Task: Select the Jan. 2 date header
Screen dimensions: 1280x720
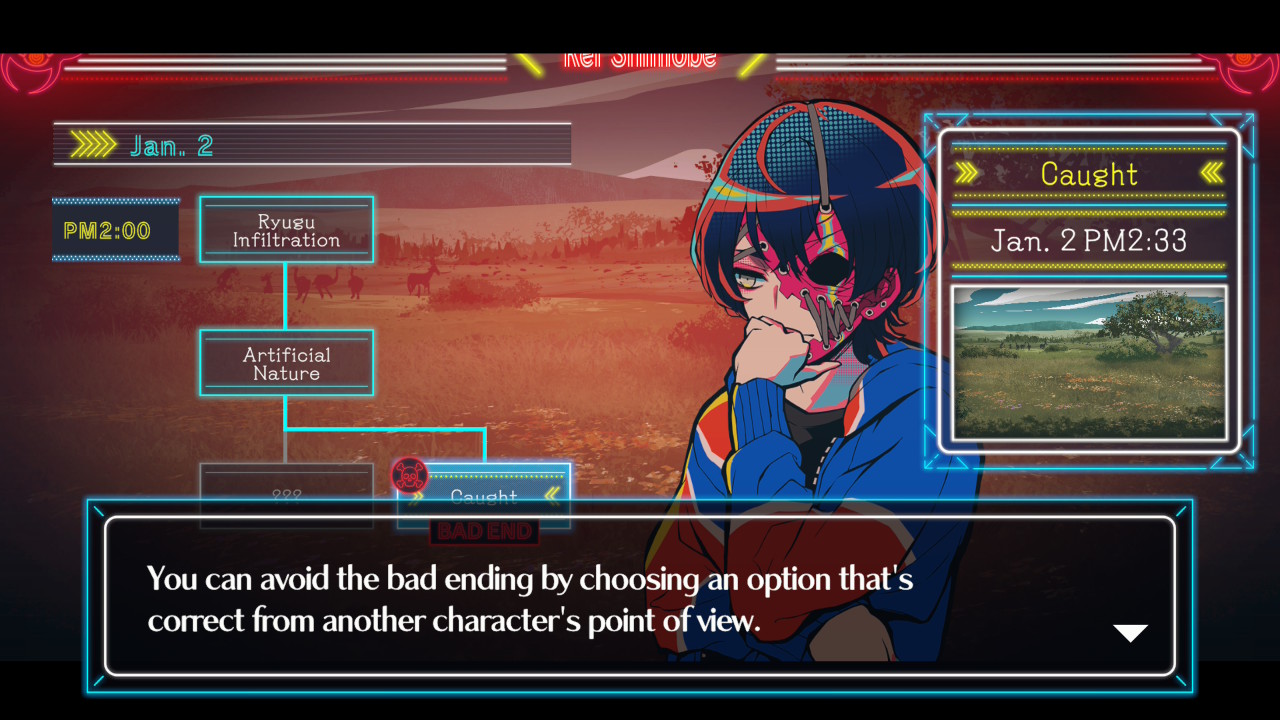Action: click(312, 145)
